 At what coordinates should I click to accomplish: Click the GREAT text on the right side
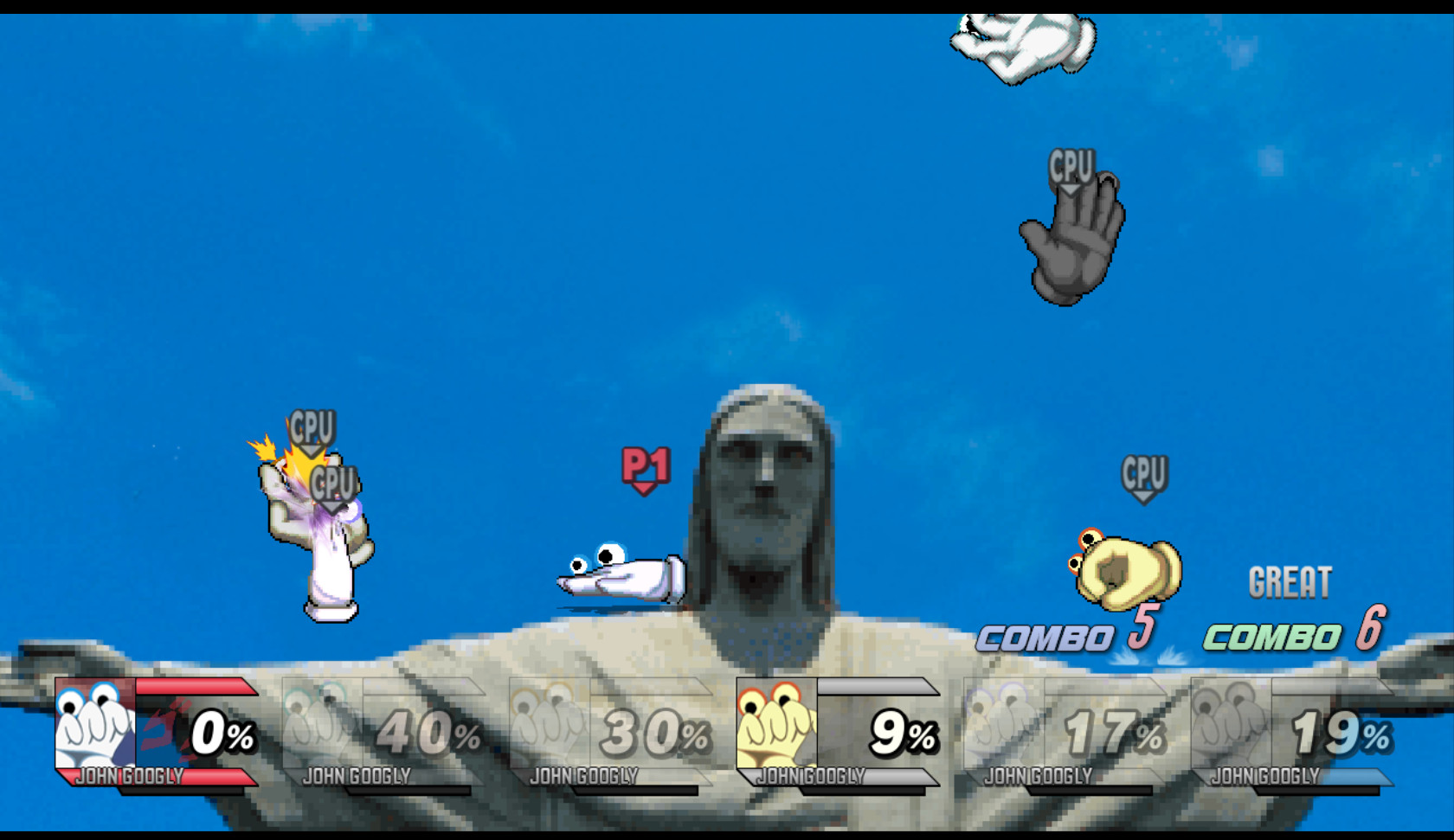coord(1291,581)
